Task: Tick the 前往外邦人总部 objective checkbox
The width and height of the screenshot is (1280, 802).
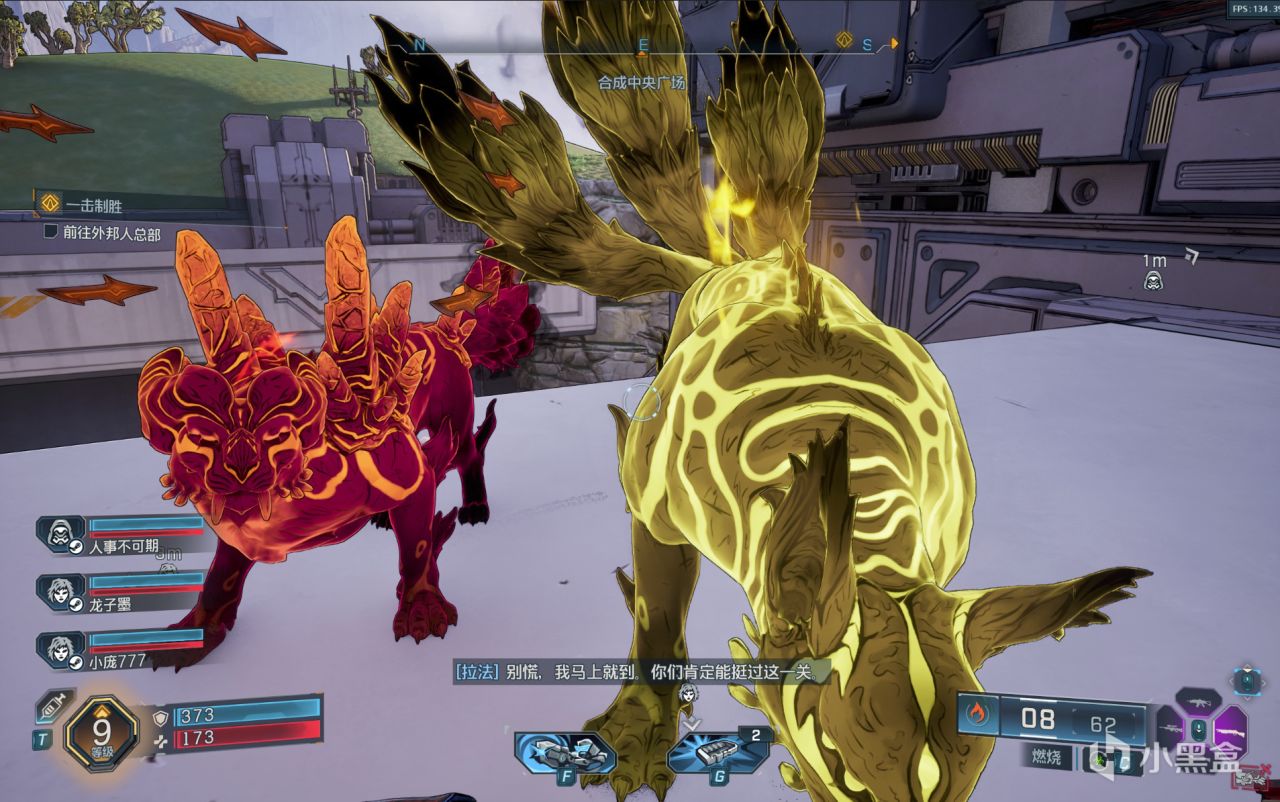Action: coord(51,232)
